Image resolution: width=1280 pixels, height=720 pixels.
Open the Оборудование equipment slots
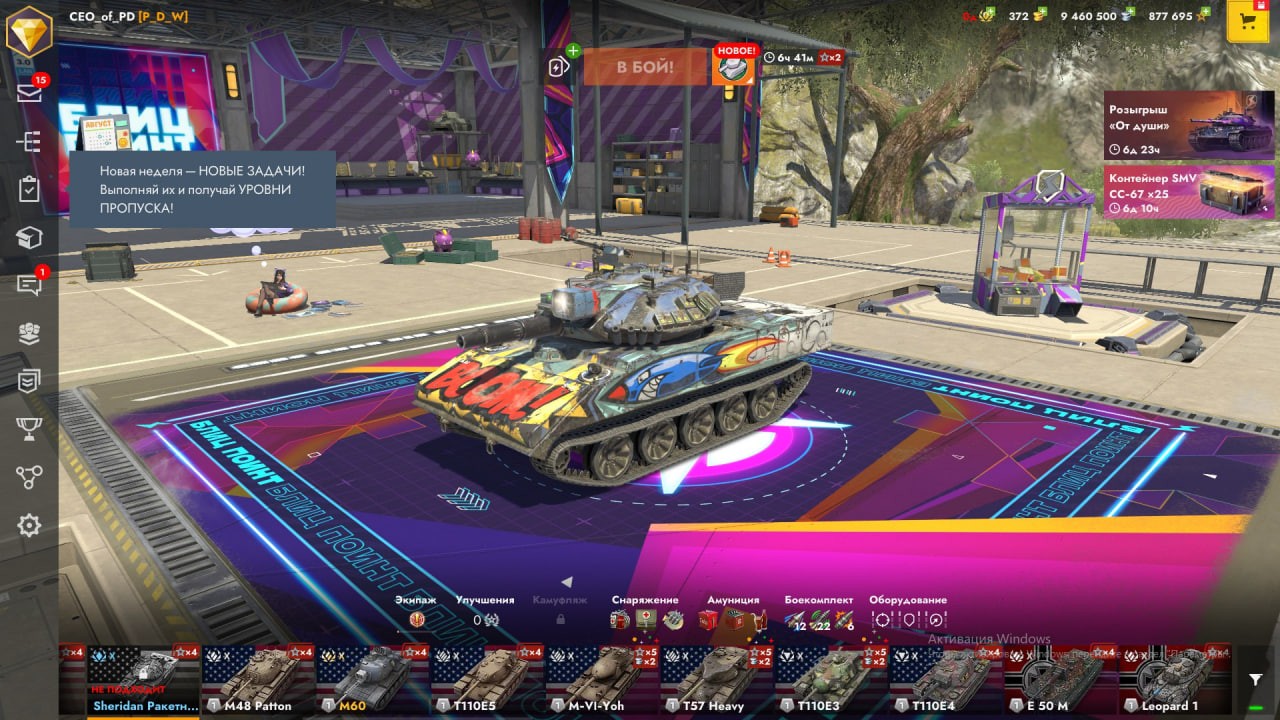coord(908,611)
